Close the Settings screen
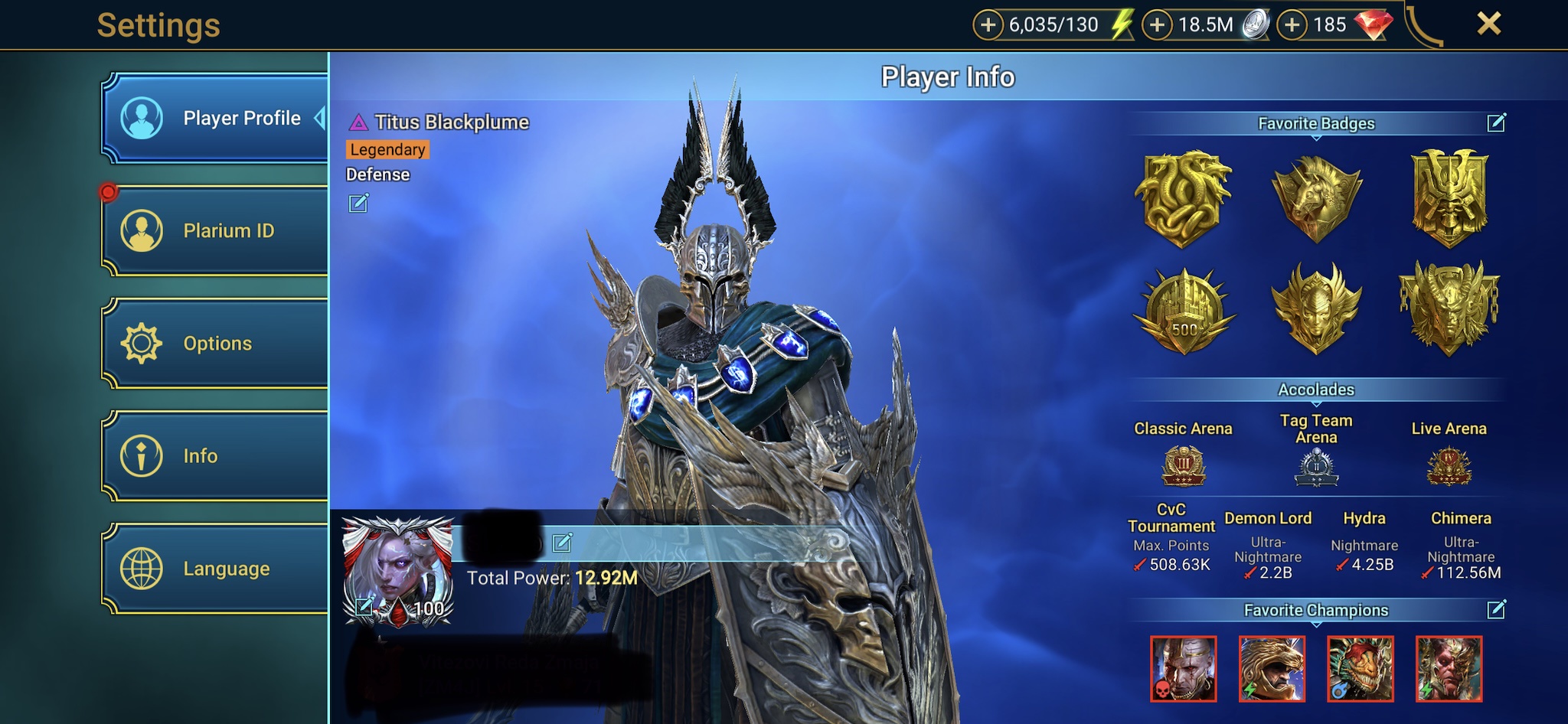1568x724 pixels. pos(1488,24)
